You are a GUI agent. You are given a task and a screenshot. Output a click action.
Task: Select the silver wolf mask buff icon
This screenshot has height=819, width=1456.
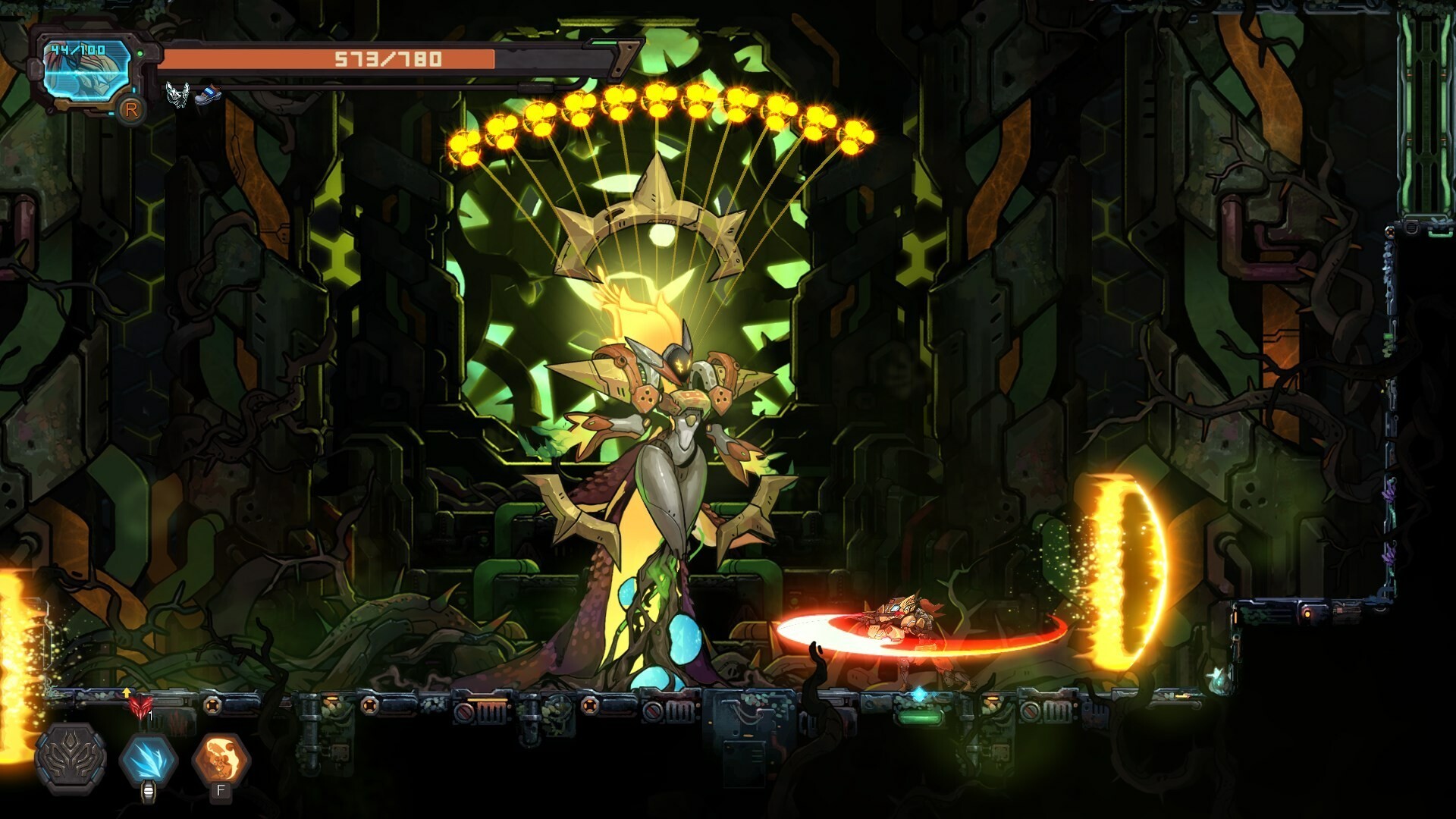(x=177, y=95)
